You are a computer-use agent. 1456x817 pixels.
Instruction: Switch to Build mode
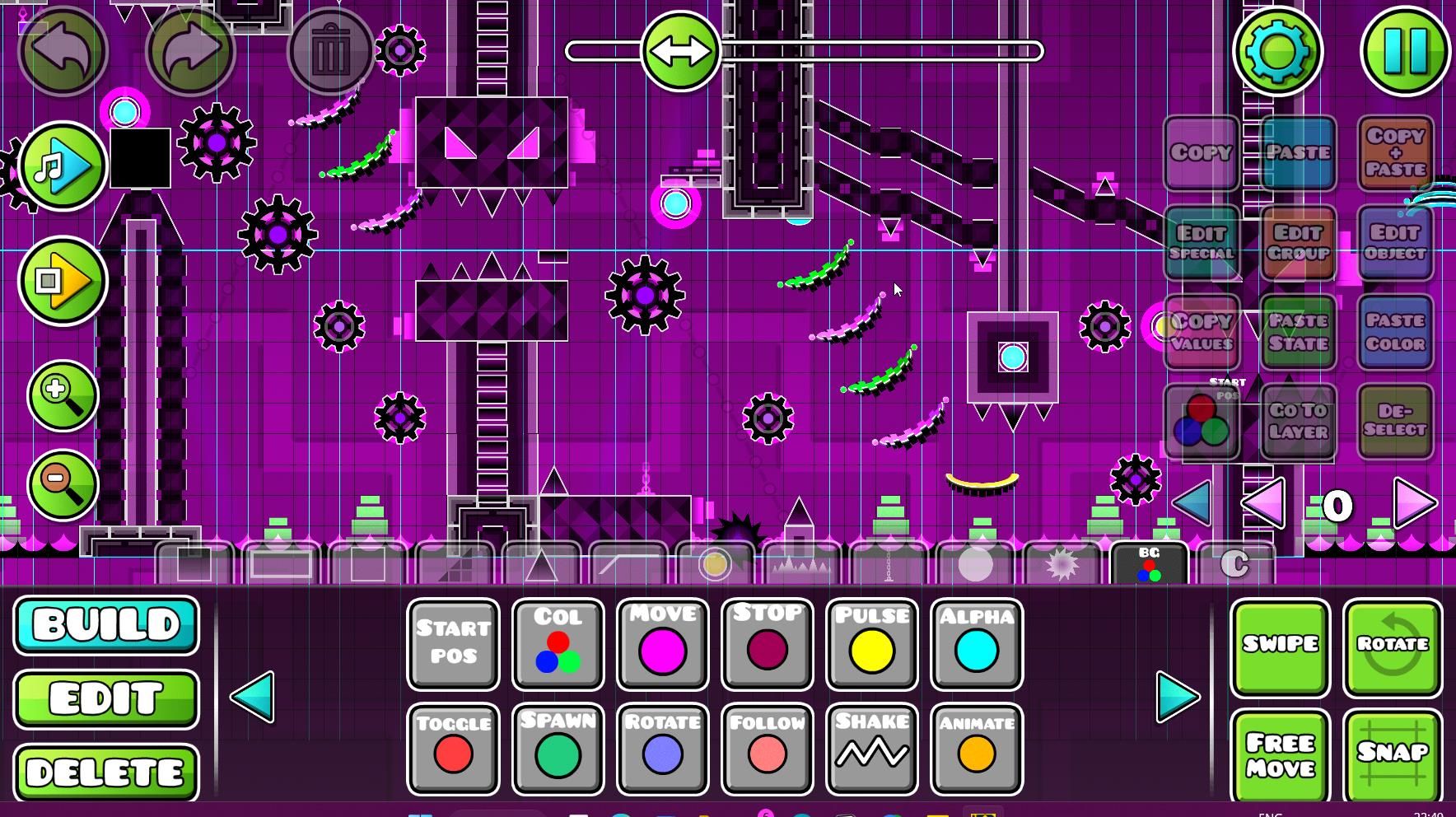pyautogui.click(x=106, y=625)
